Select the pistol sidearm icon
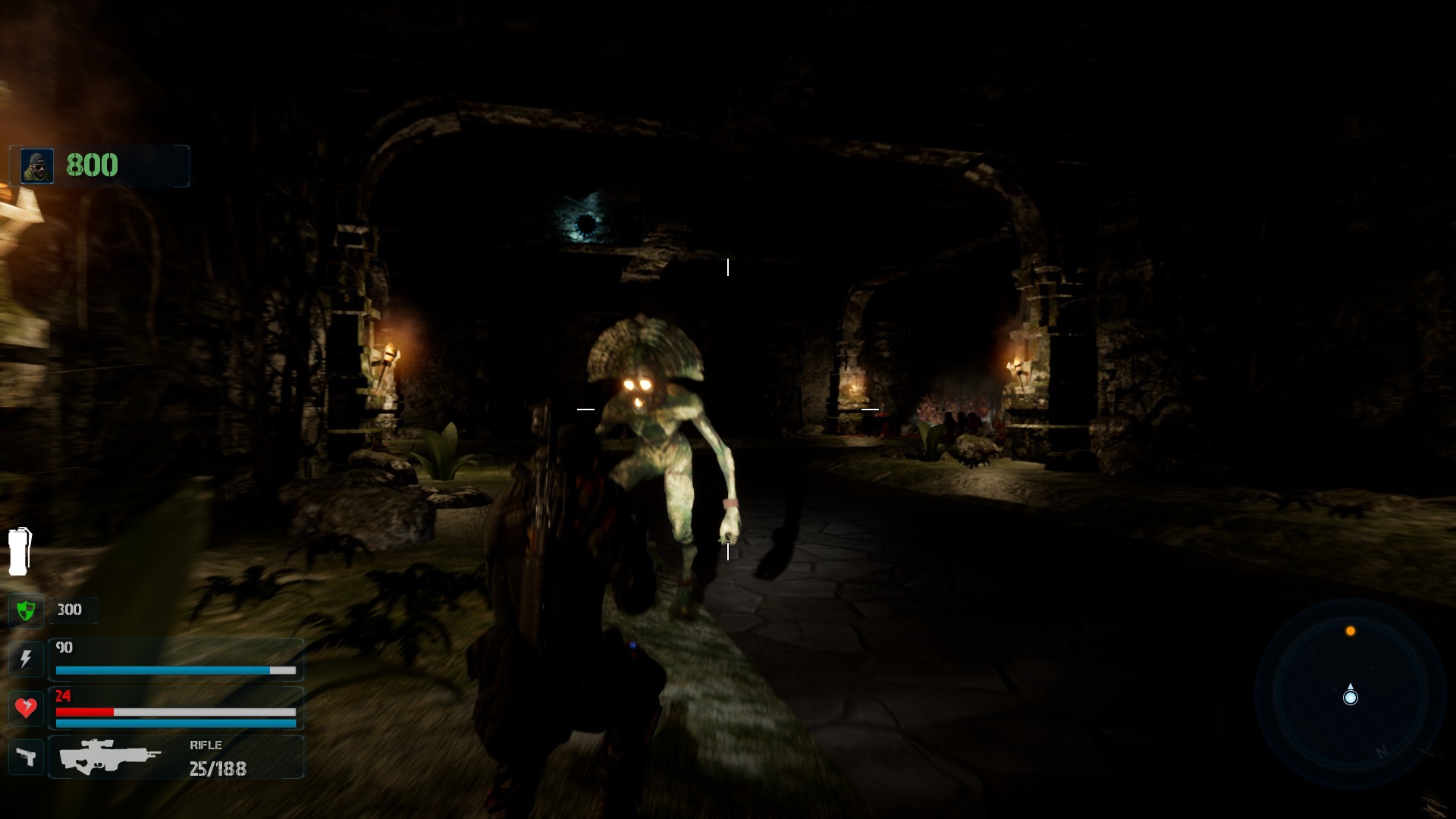Screen dimensions: 1456x819 pyautogui.click(x=26, y=756)
